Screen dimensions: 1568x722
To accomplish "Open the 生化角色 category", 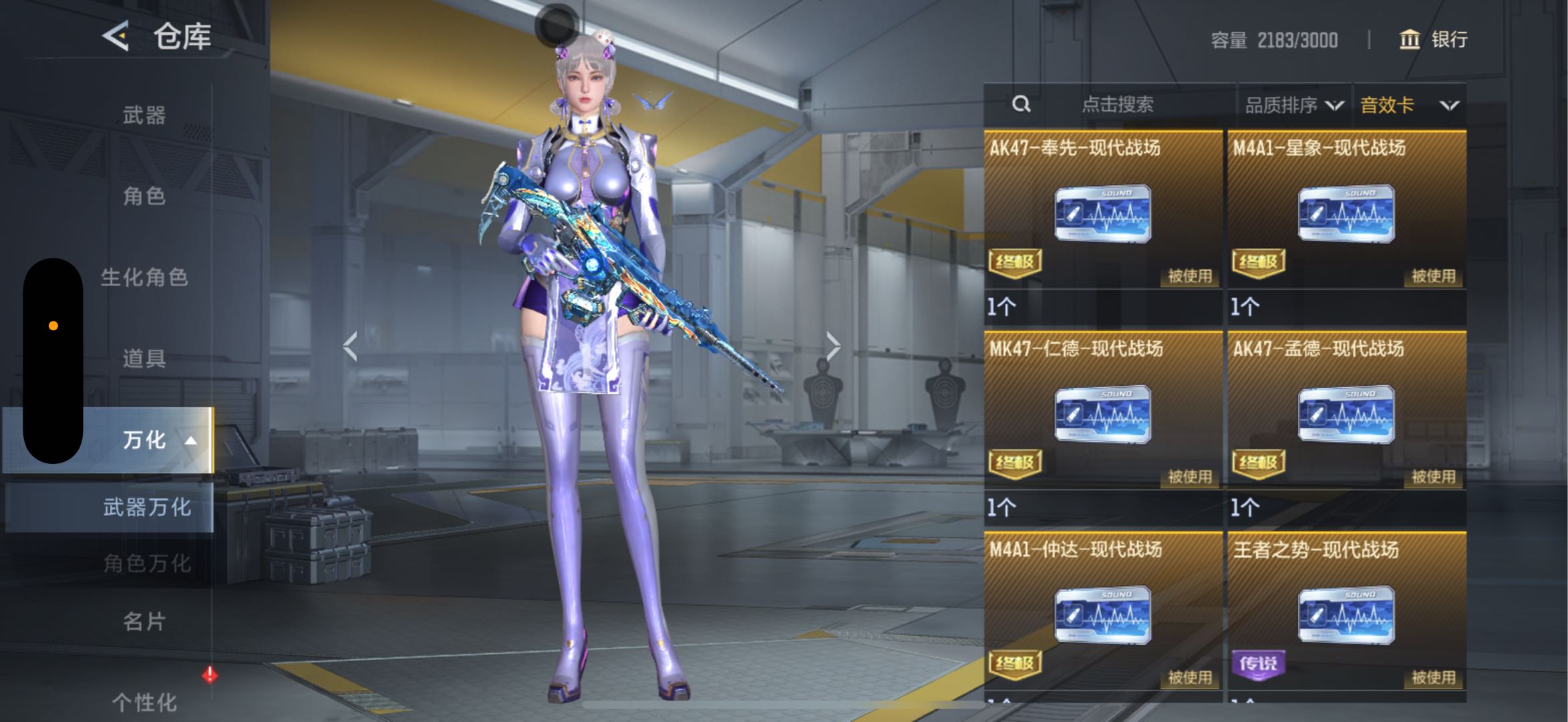I will [x=144, y=277].
